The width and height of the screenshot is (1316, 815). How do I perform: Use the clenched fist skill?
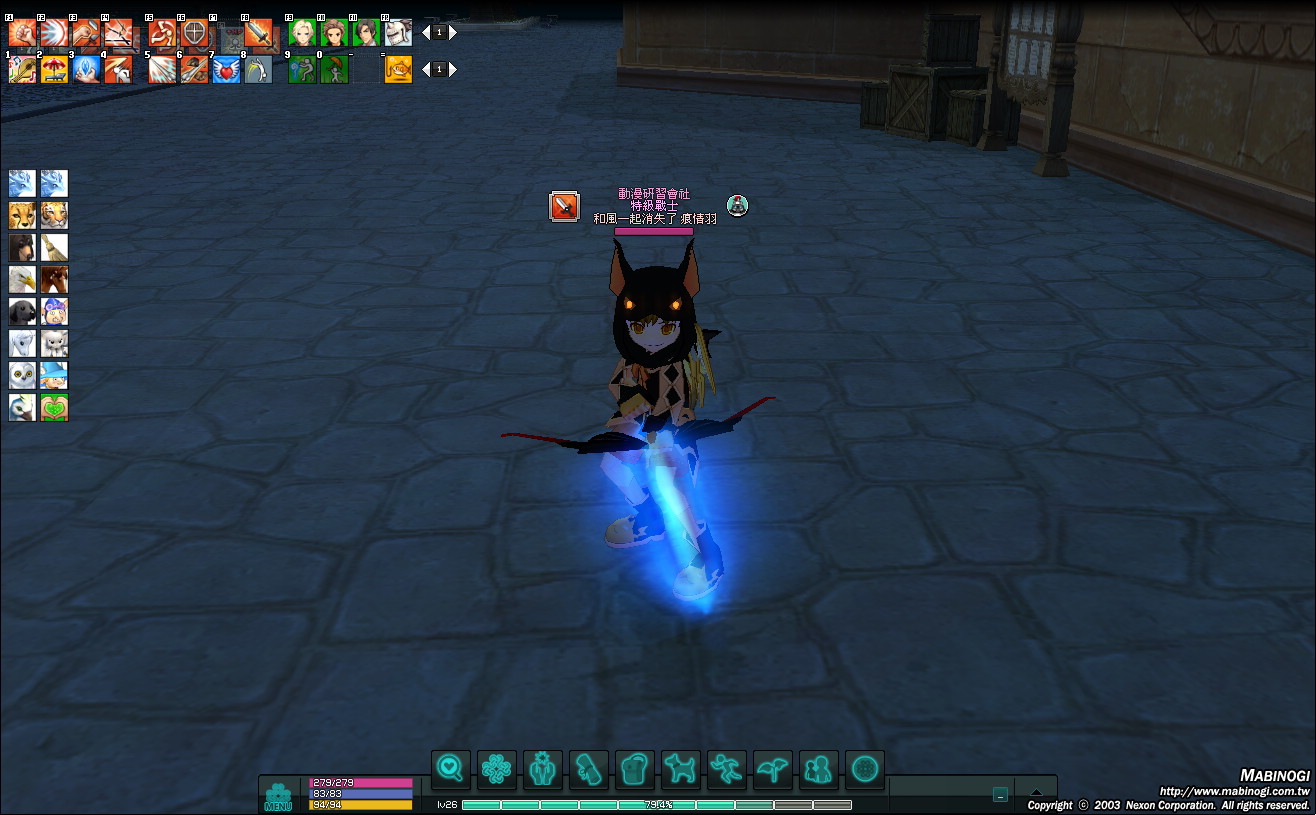pos(22,33)
